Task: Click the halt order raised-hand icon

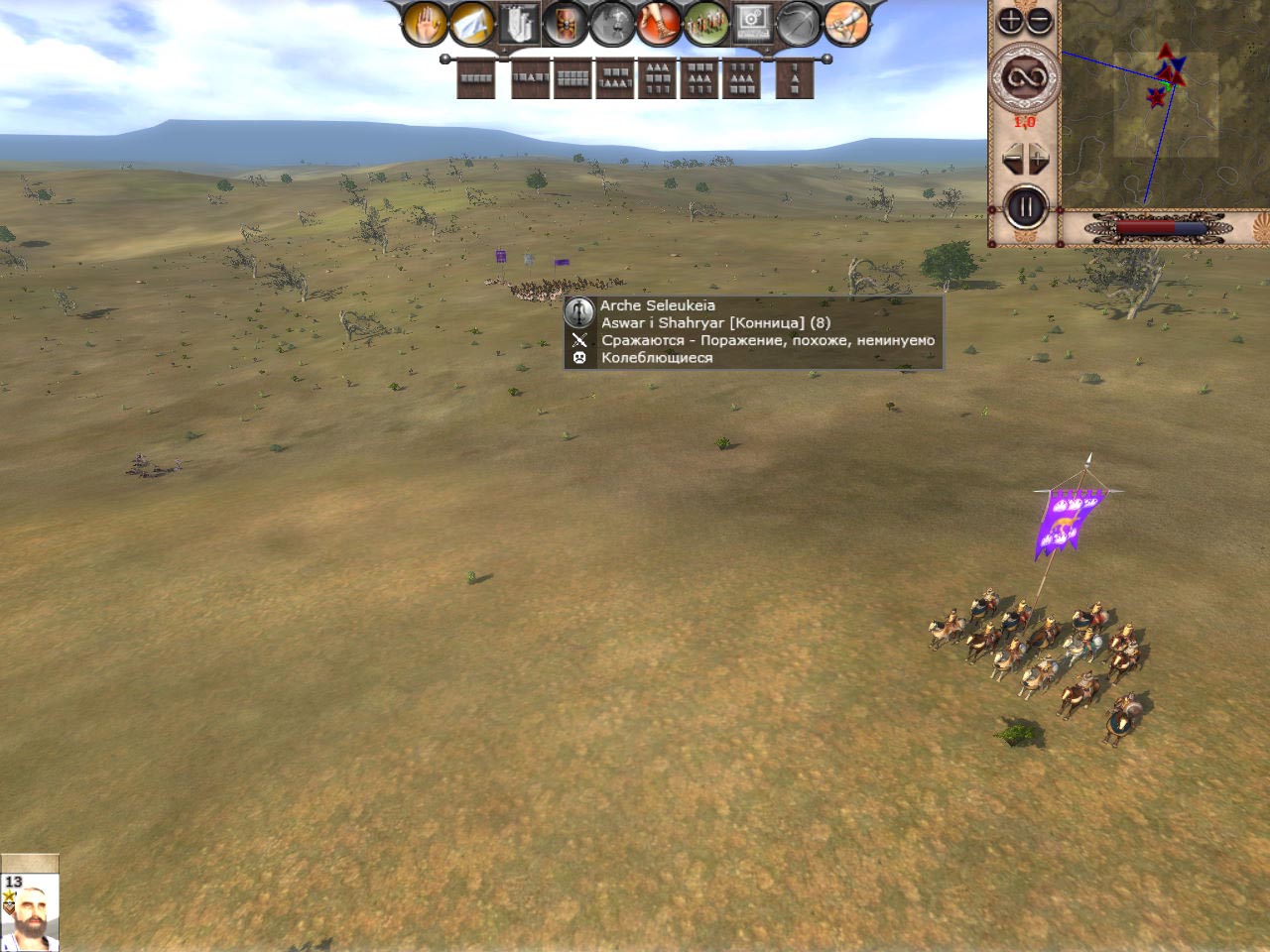Action: click(425, 25)
